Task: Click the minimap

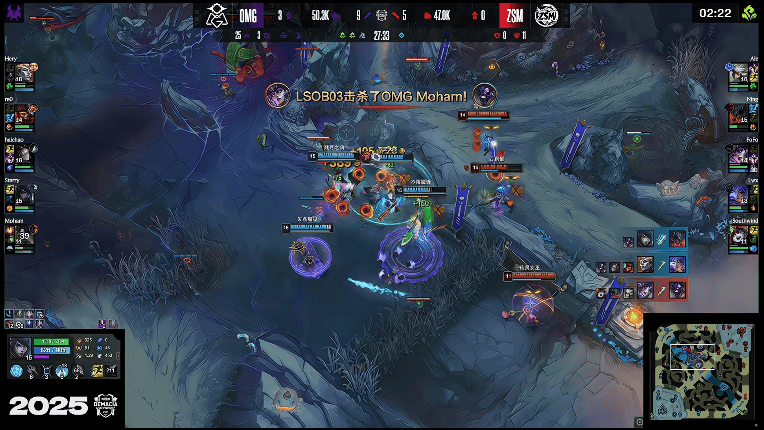Action: pos(703,372)
